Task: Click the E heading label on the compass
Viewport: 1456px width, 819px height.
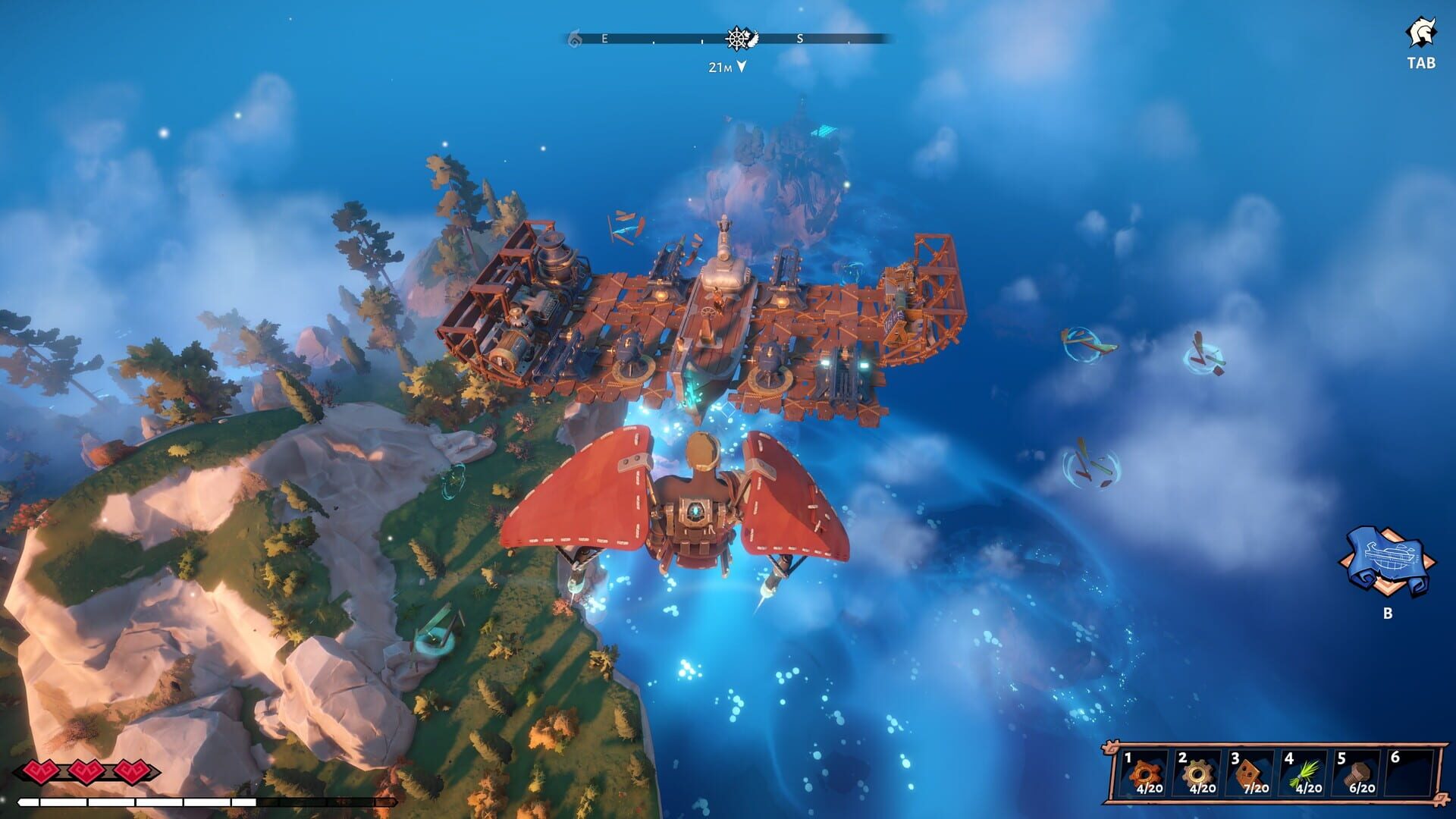Action: point(603,36)
